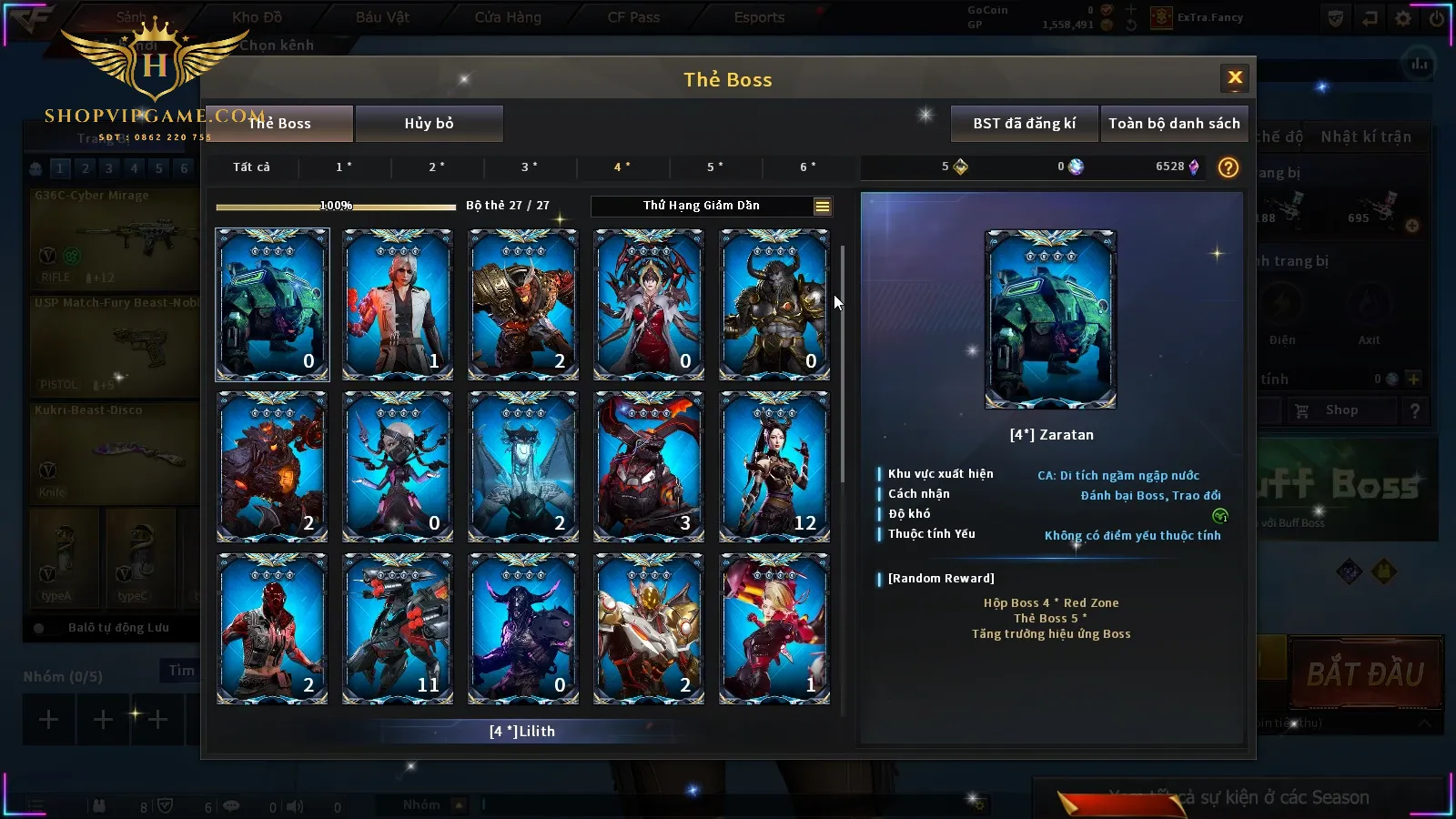
Task: Open the gear settings icon
Action: [1403, 18]
